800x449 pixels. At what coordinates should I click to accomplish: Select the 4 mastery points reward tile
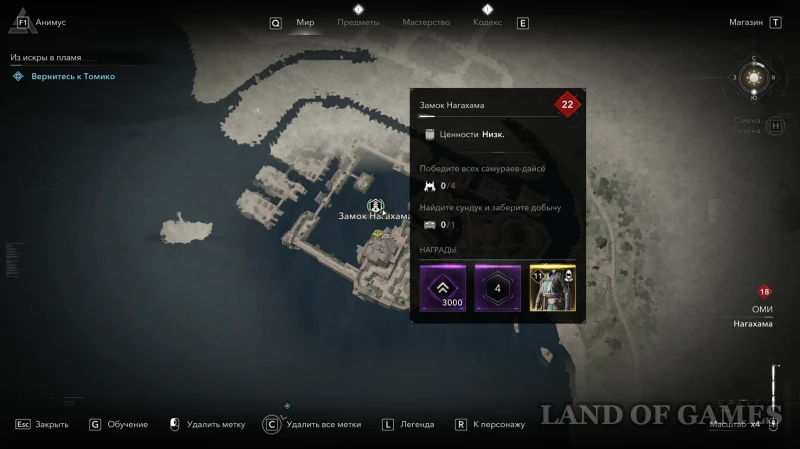[x=498, y=288]
